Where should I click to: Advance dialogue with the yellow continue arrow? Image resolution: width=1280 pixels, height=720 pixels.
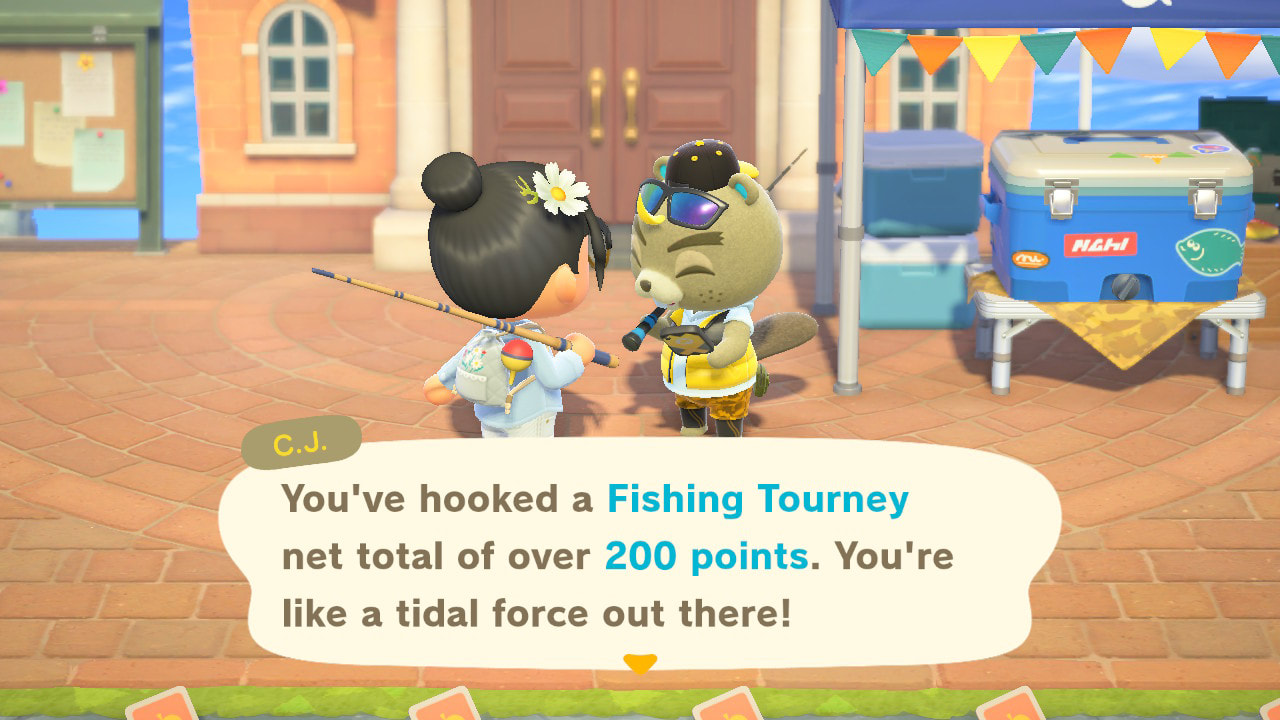click(x=639, y=663)
